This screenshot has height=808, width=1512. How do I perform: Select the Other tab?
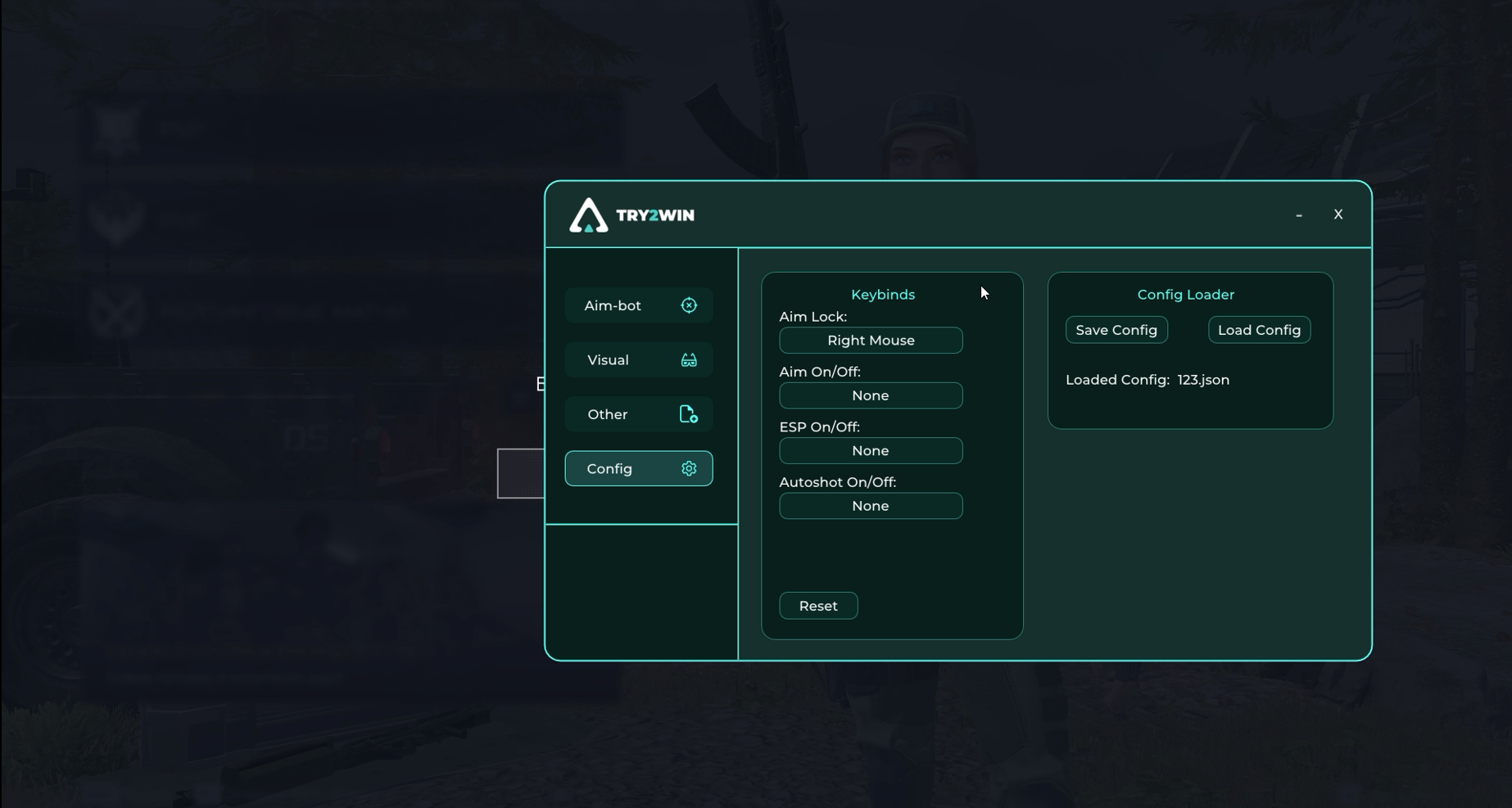[x=638, y=414]
